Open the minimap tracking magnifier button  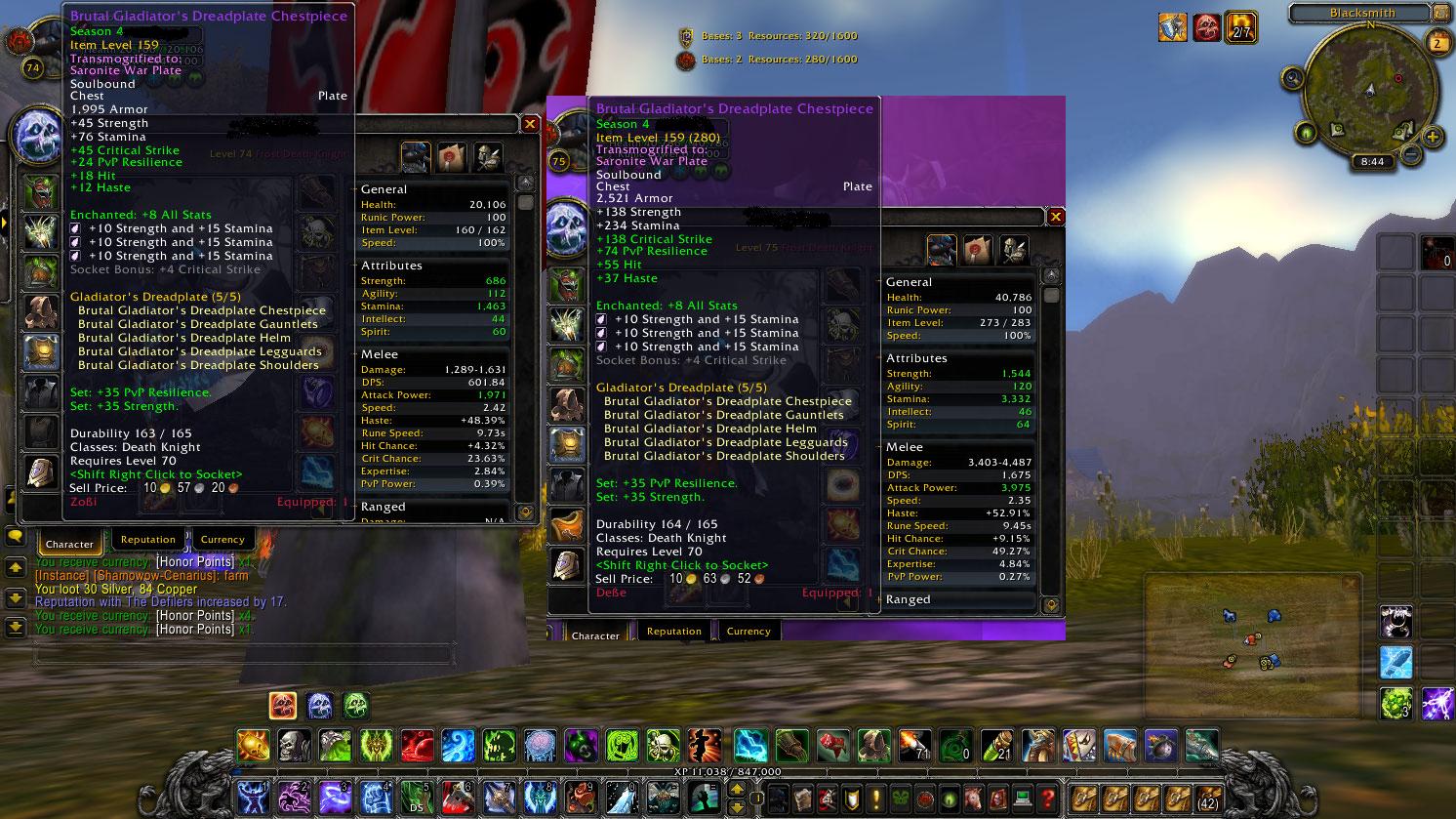coord(1294,78)
